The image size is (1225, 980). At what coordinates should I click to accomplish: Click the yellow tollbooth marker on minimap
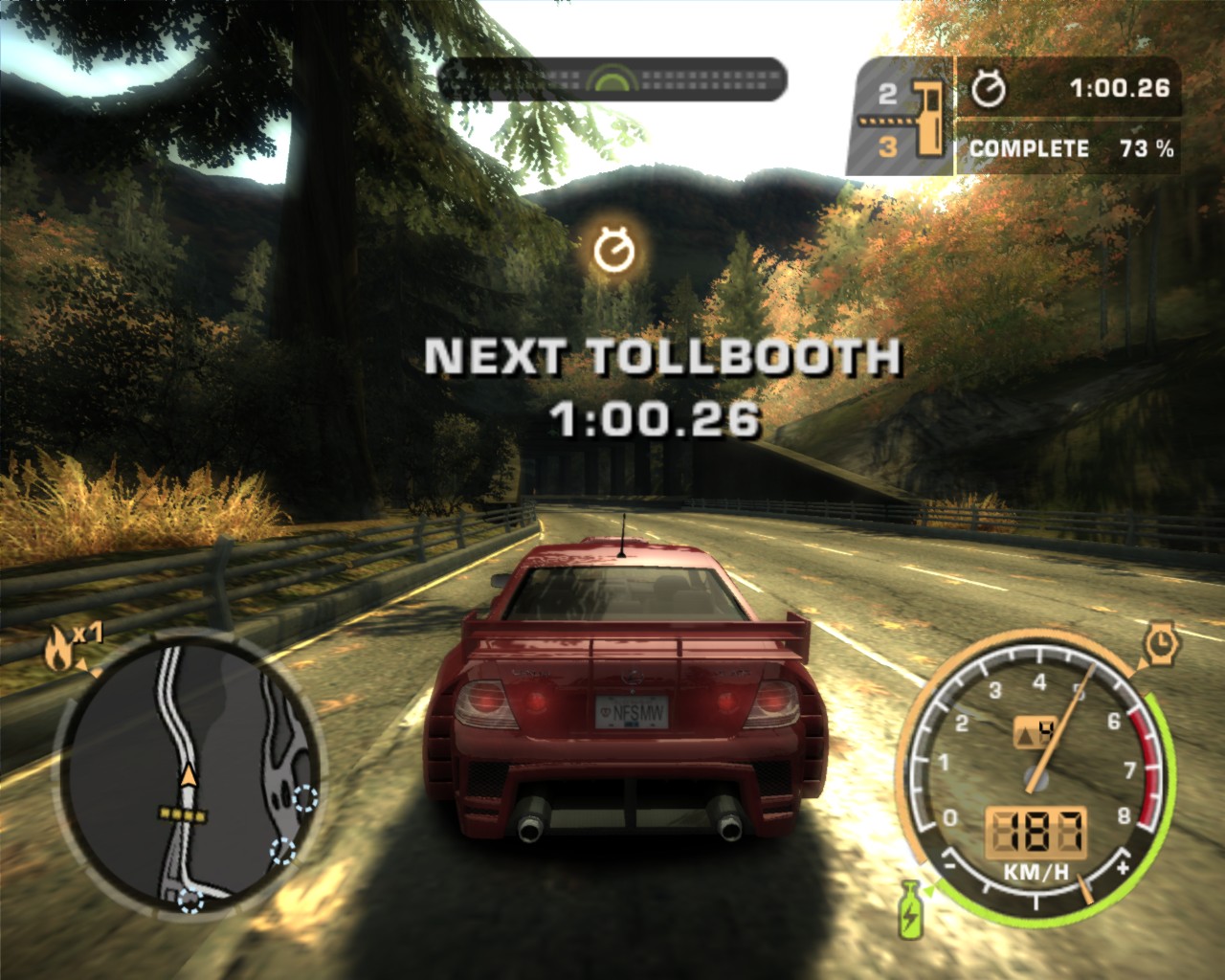(x=183, y=815)
